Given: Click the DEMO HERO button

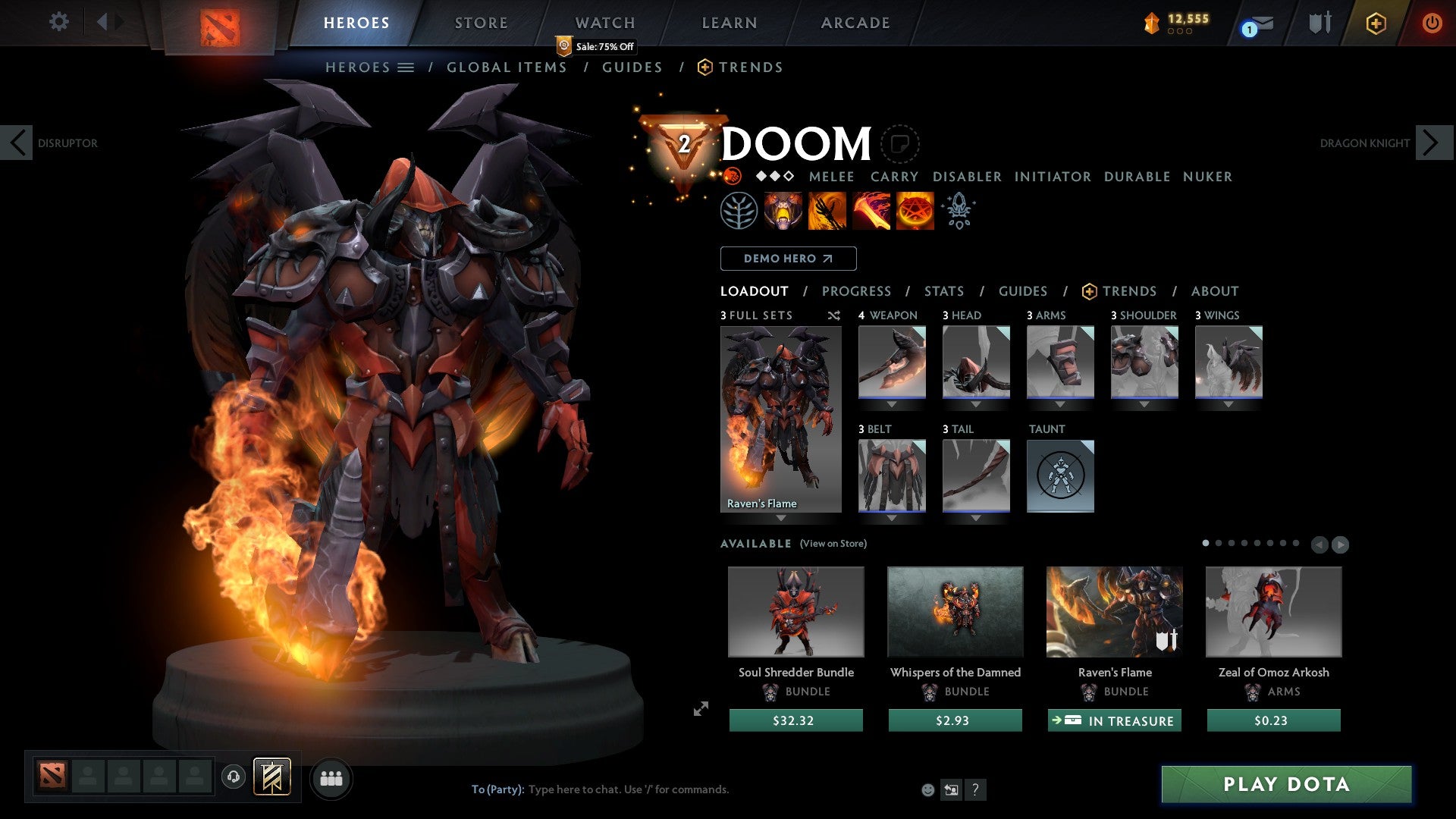Looking at the screenshot, I should click(788, 259).
